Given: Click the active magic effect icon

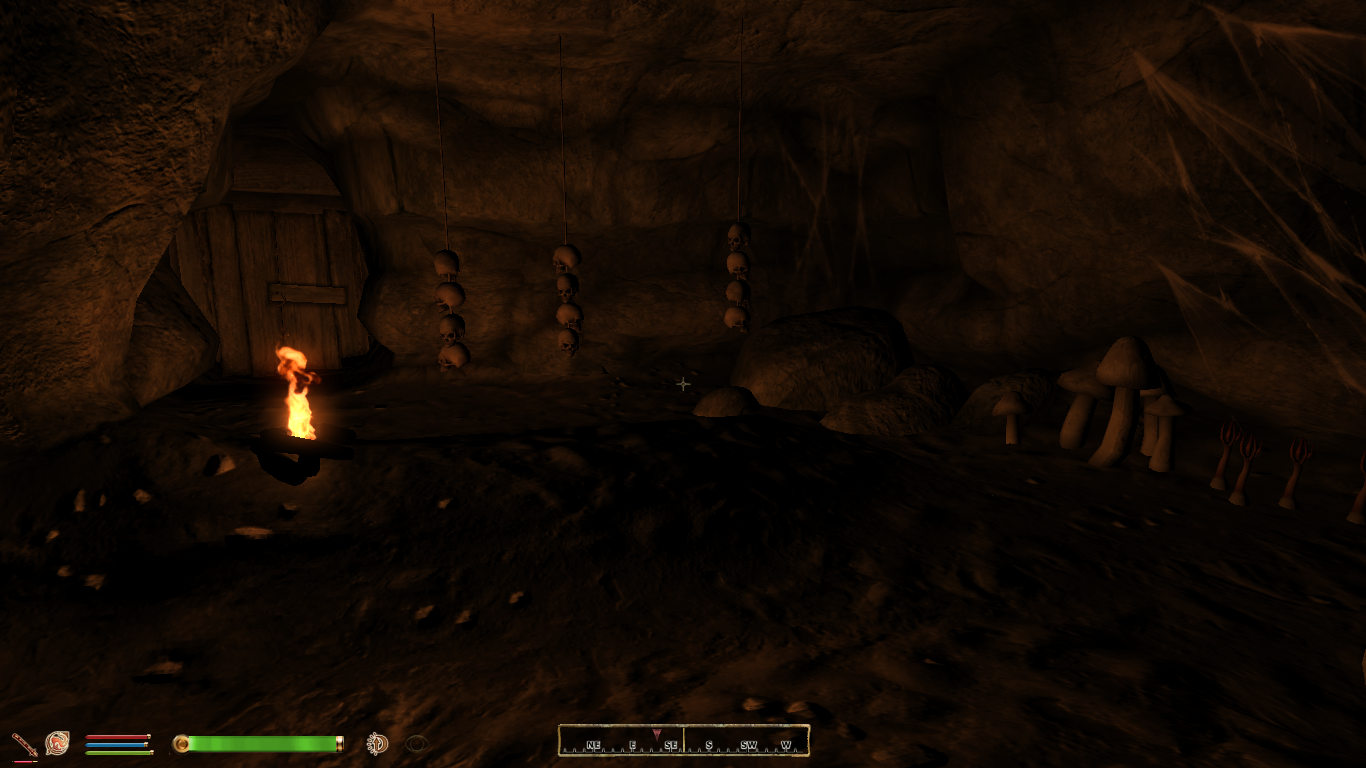Looking at the screenshot, I should click(x=377, y=743).
